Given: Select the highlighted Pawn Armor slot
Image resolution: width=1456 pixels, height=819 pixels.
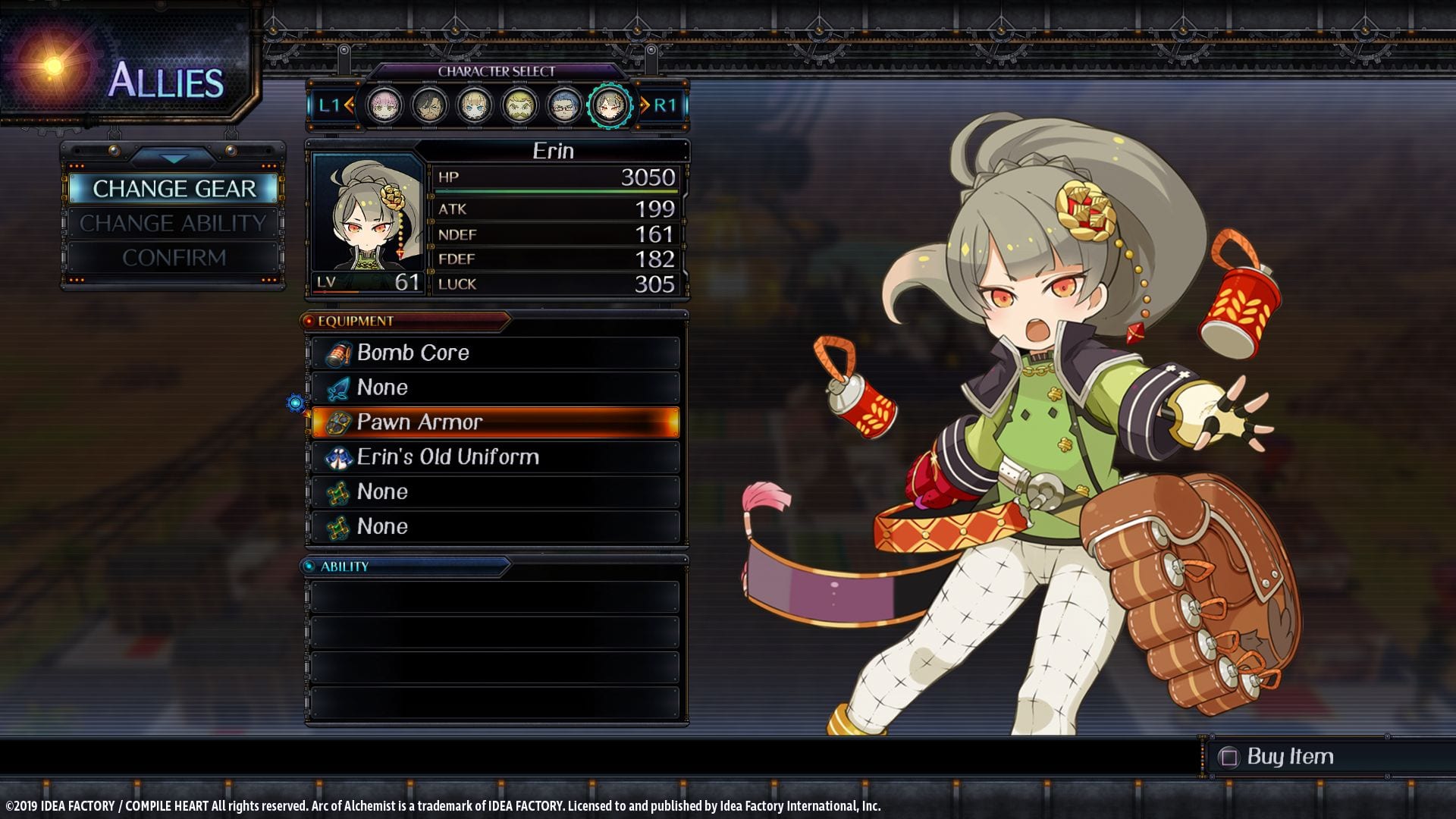Looking at the screenshot, I should coord(495,422).
